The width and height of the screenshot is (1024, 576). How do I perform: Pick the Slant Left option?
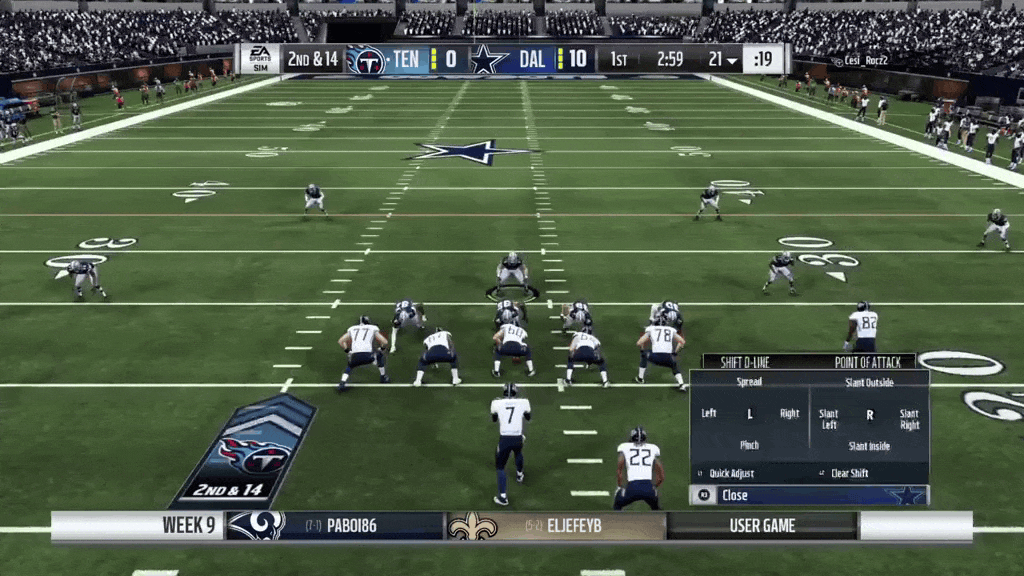pyautogui.click(x=829, y=419)
